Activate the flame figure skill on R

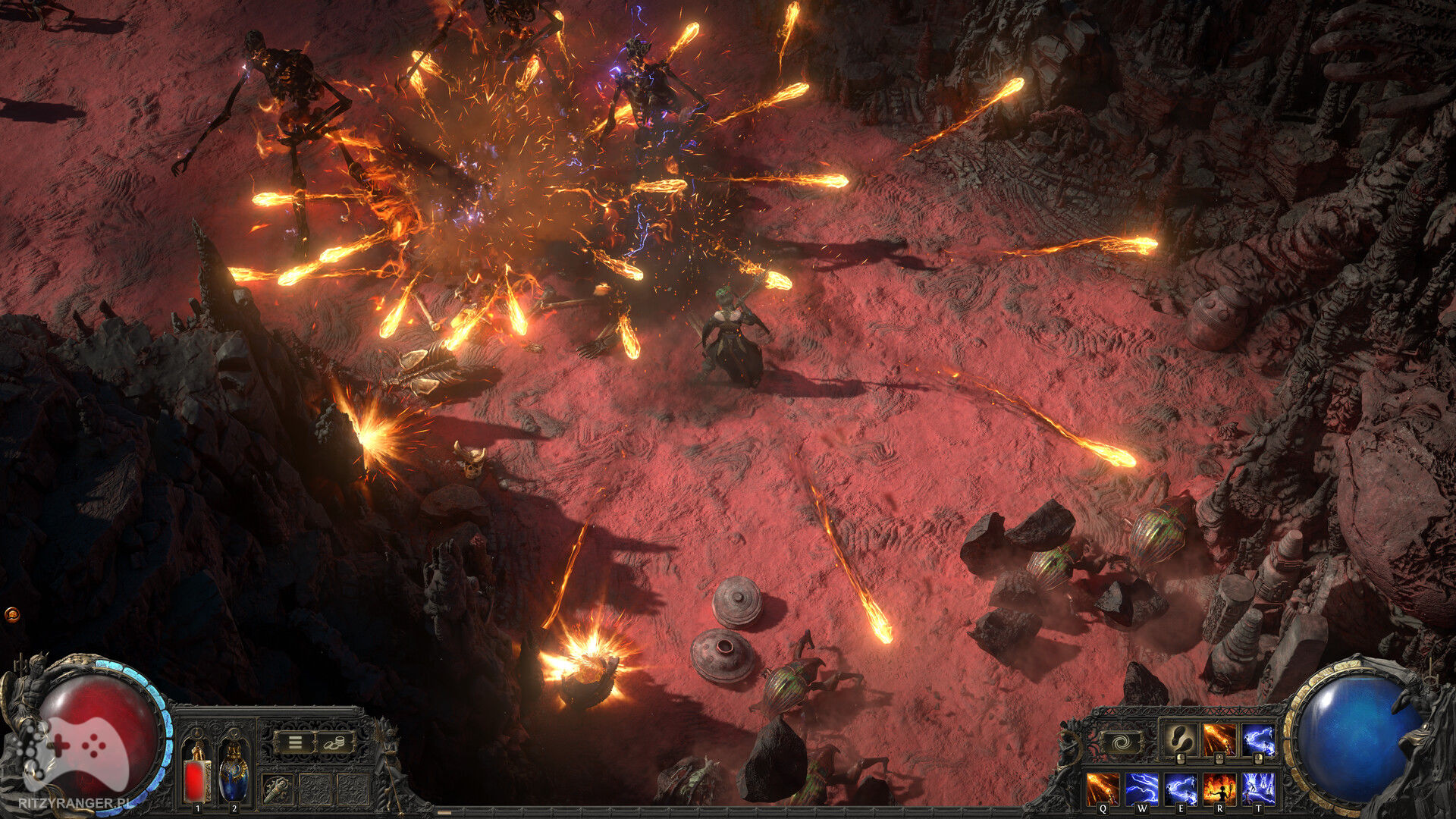[x=1219, y=789]
